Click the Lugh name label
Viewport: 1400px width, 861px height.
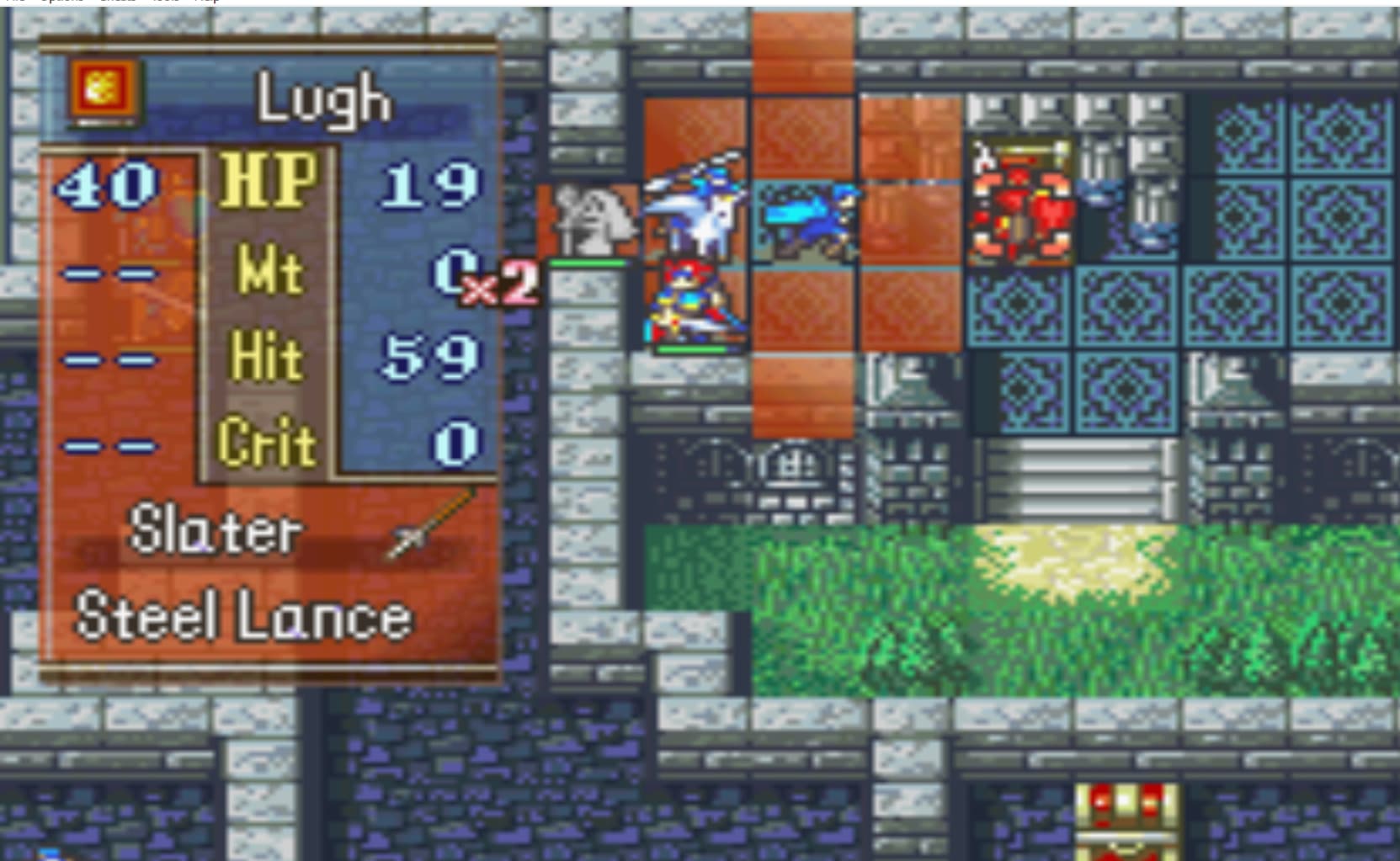pos(324,99)
